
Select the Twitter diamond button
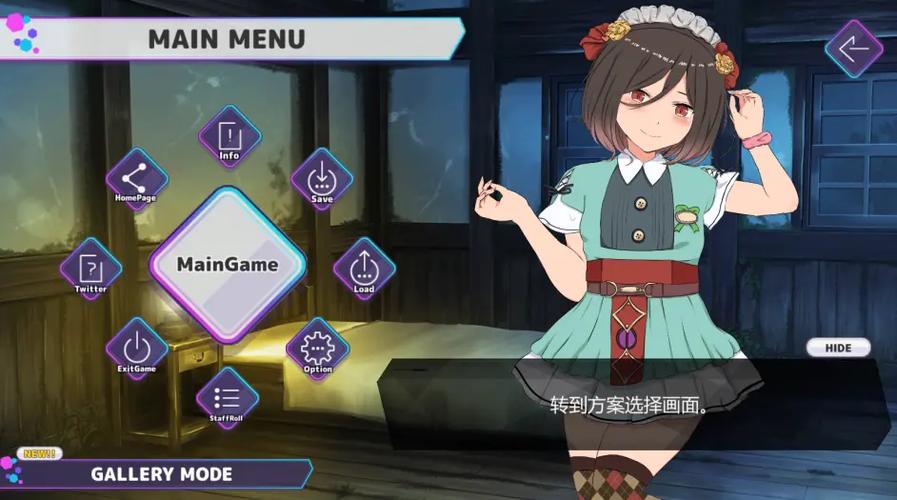pyautogui.click(x=91, y=269)
